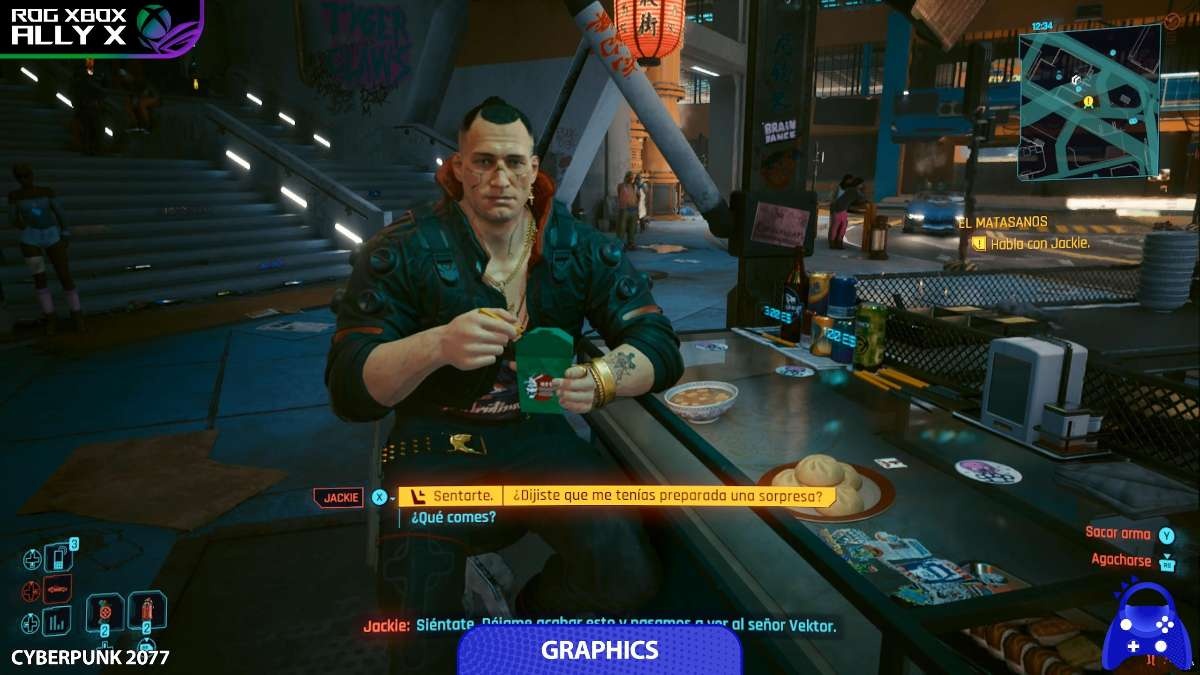Ask Jackie "¿Qué comes?"
This screenshot has height=675, width=1200.
coord(449,517)
